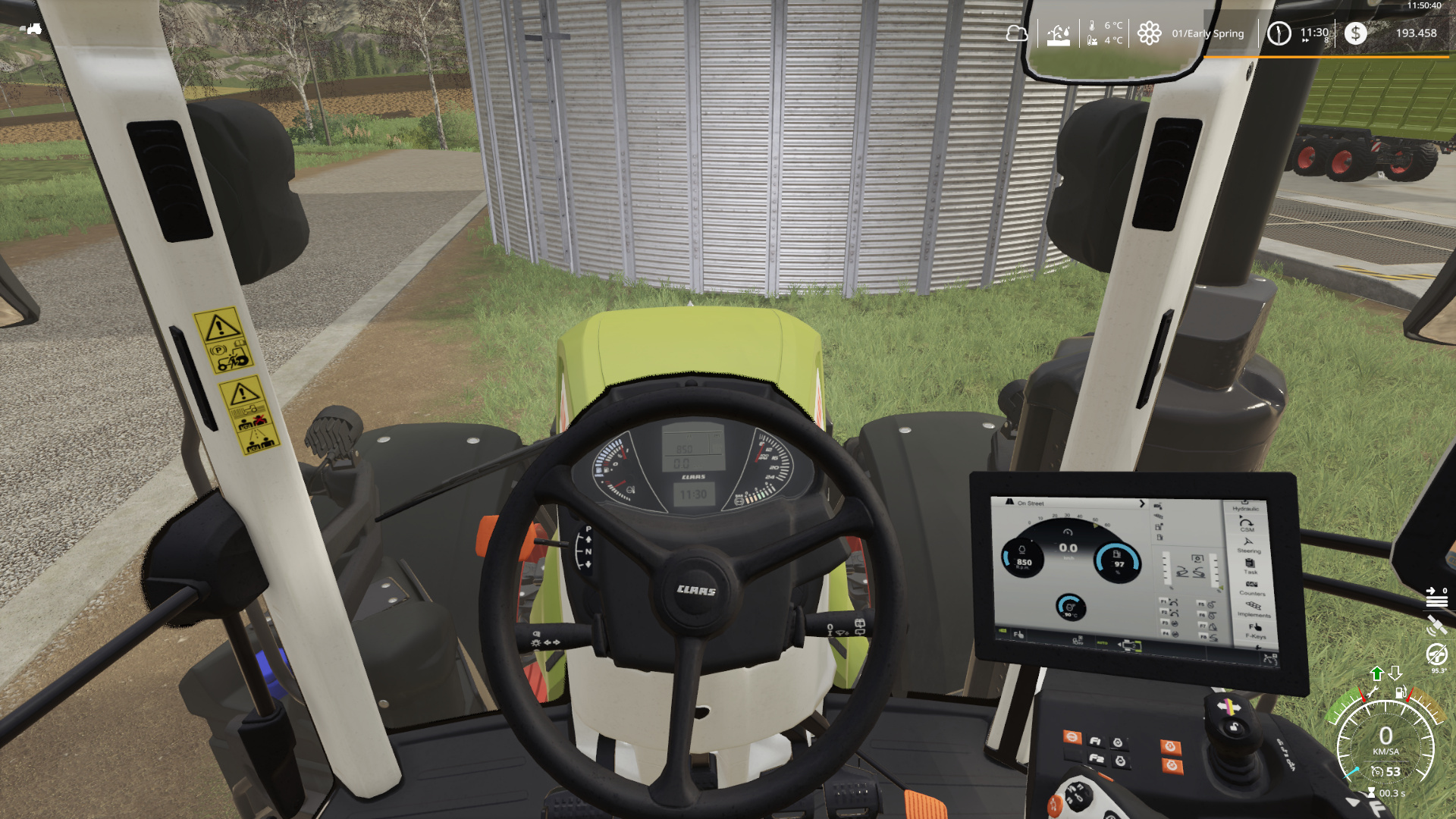Click the tractor vehicle icon
Viewport: 1456px width, 819px height.
click(x=30, y=29)
